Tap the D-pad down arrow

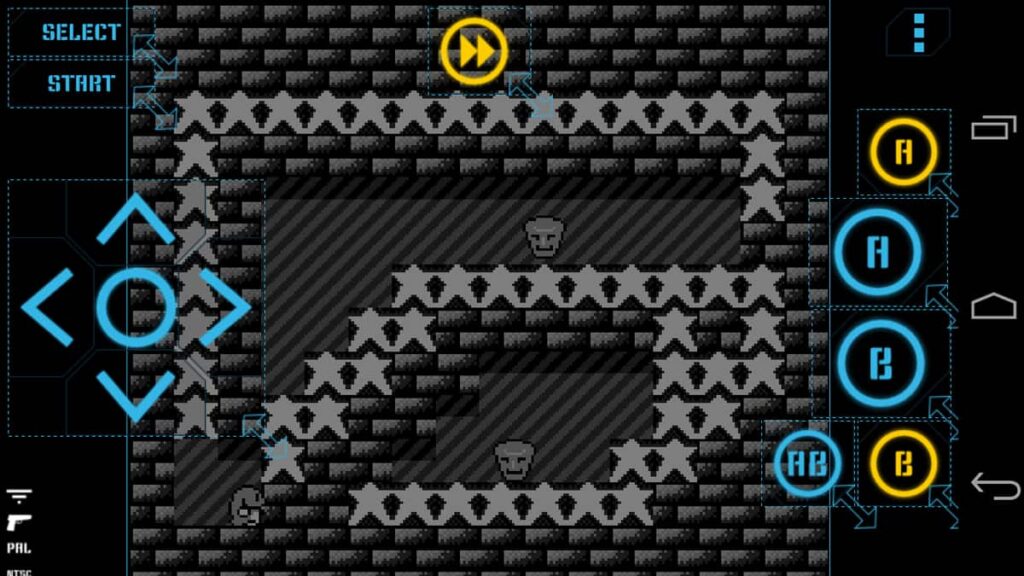pyautogui.click(x=136, y=396)
